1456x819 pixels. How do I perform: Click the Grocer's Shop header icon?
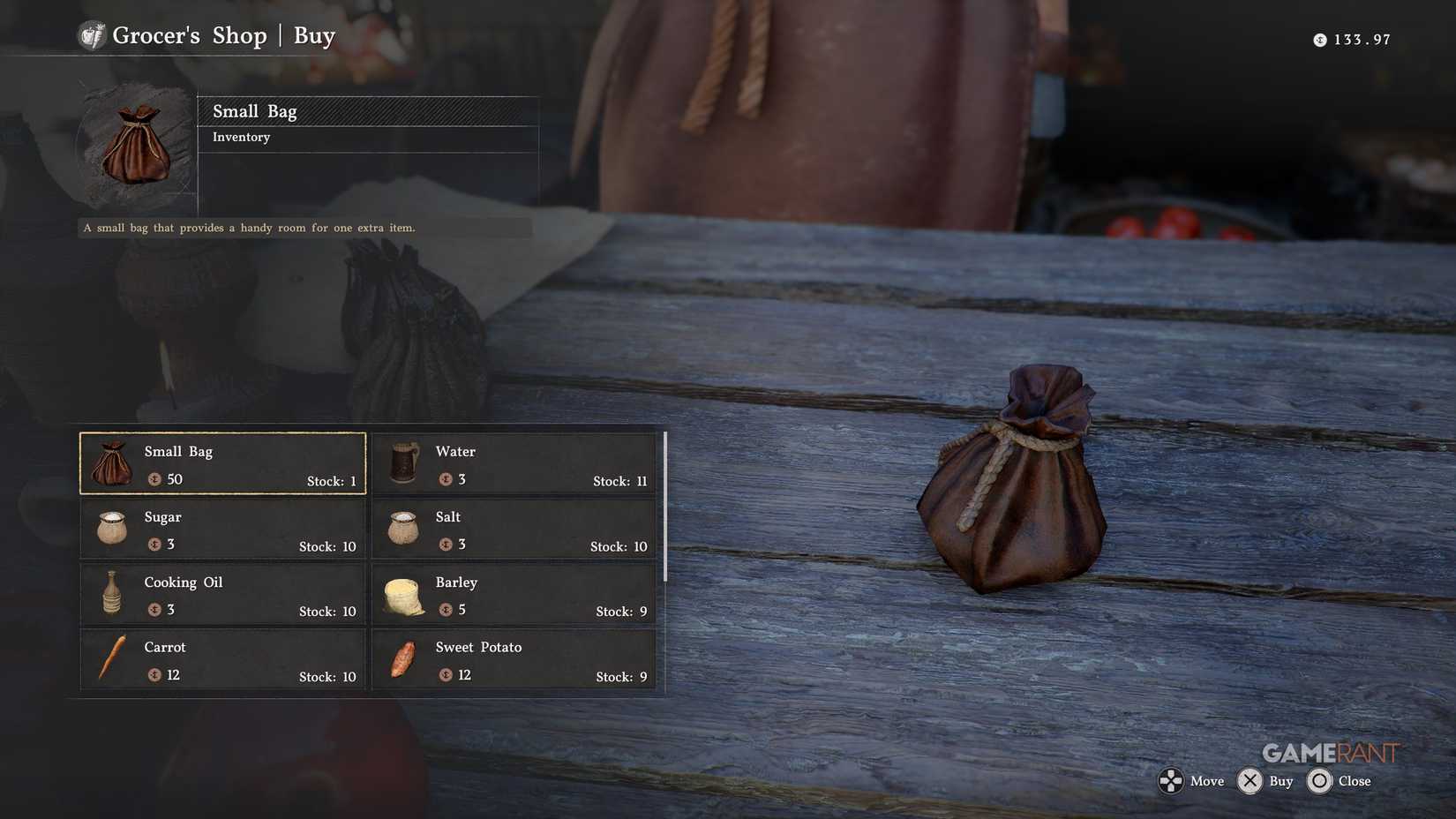click(91, 34)
